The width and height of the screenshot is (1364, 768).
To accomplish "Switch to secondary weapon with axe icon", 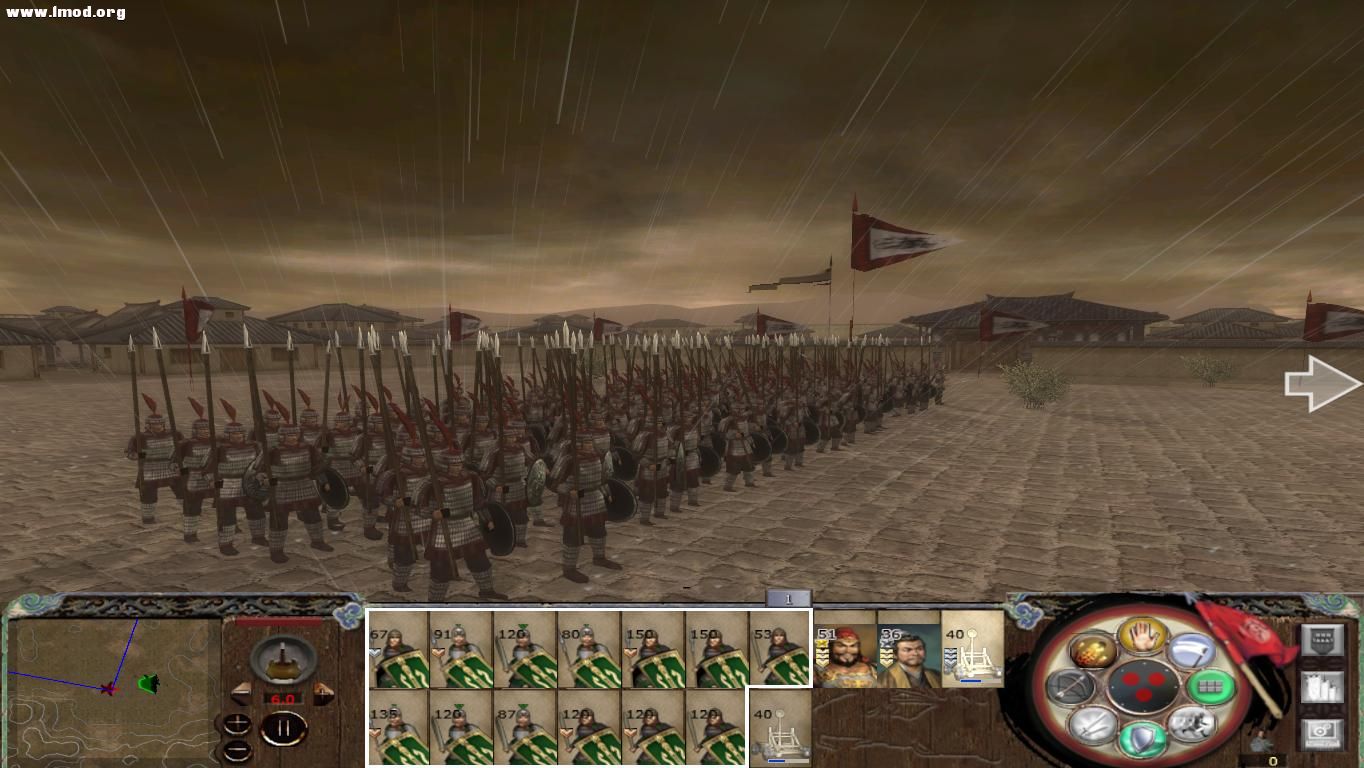I will click(1190, 652).
